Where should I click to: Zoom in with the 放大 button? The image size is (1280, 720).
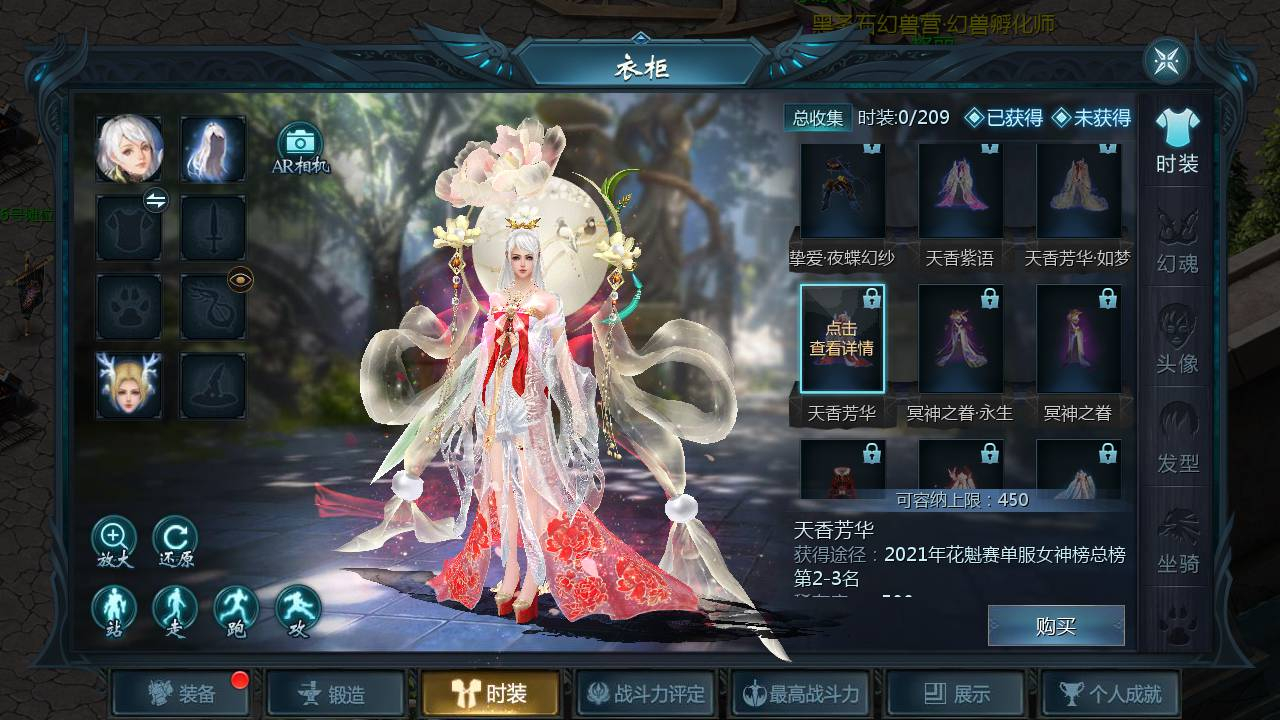[x=114, y=539]
